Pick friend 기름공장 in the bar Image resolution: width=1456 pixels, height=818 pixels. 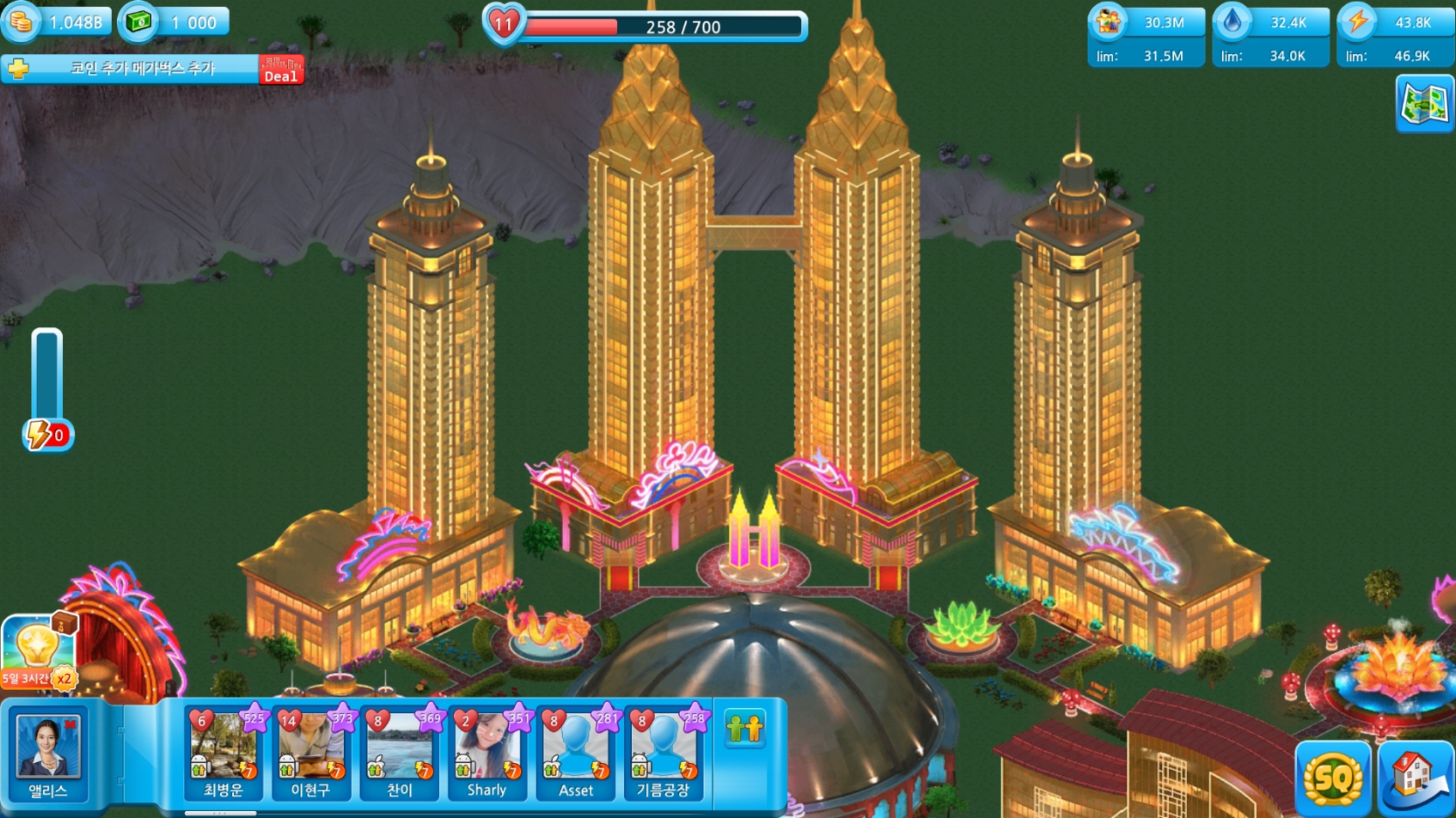[663, 753]
